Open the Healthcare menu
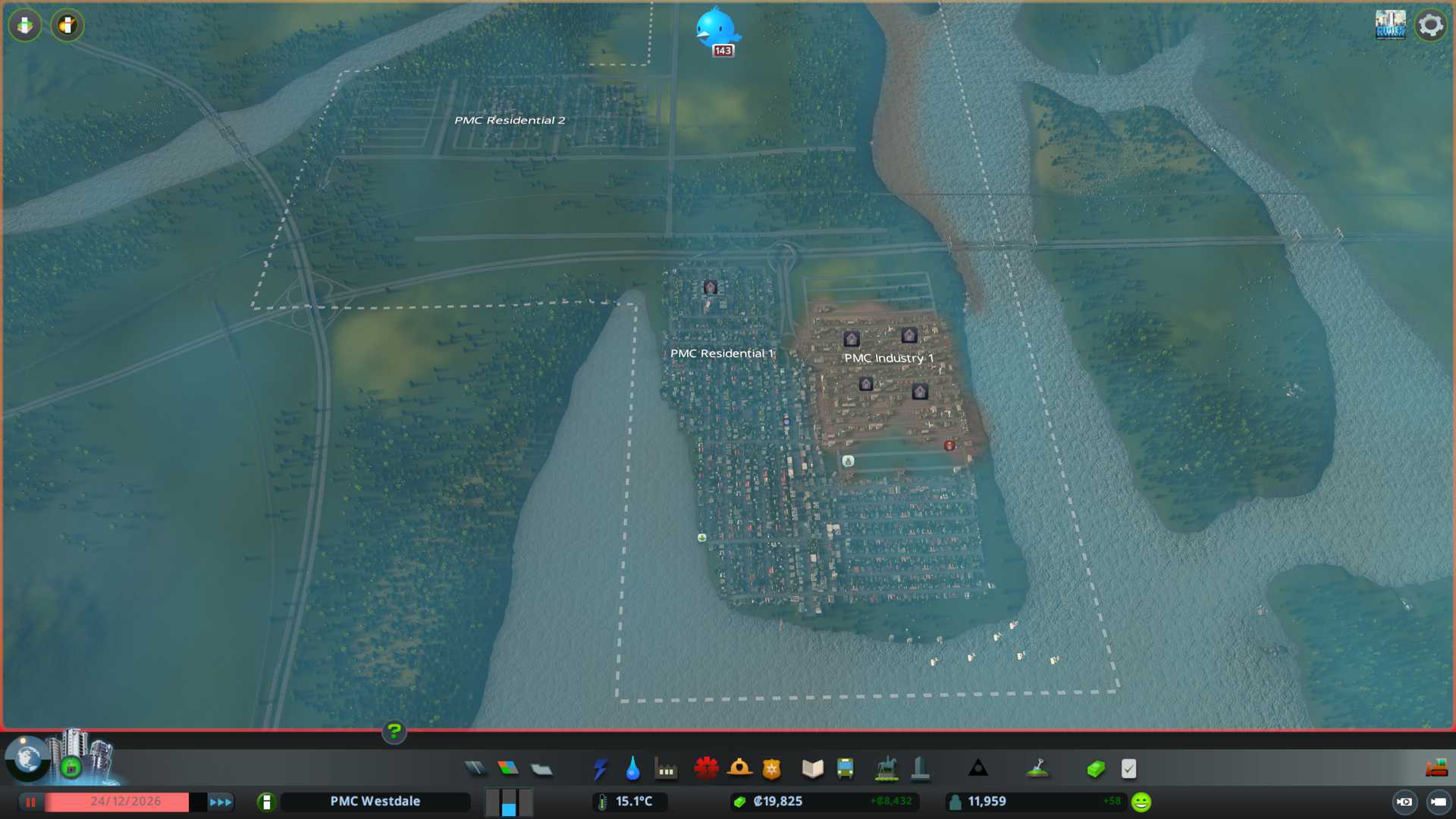This screenshot has height=819, width=1456. (x=706, y=769)
